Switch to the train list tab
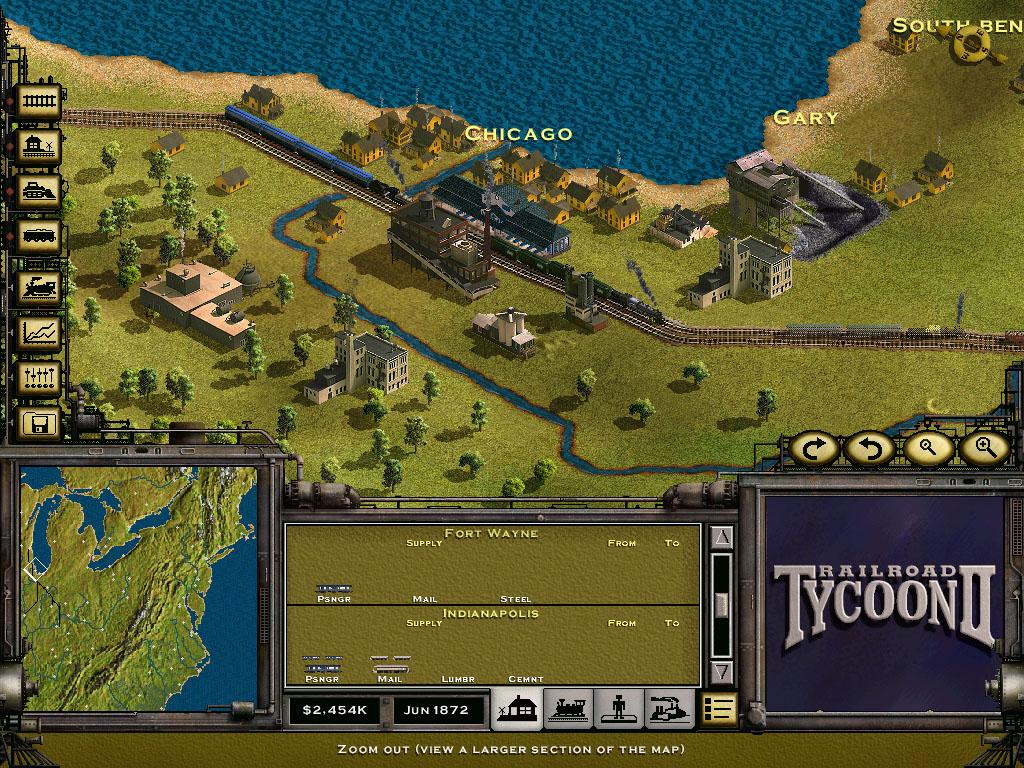Image resolution: width=1024 pixels, height=768 pixels. point(568,709)
